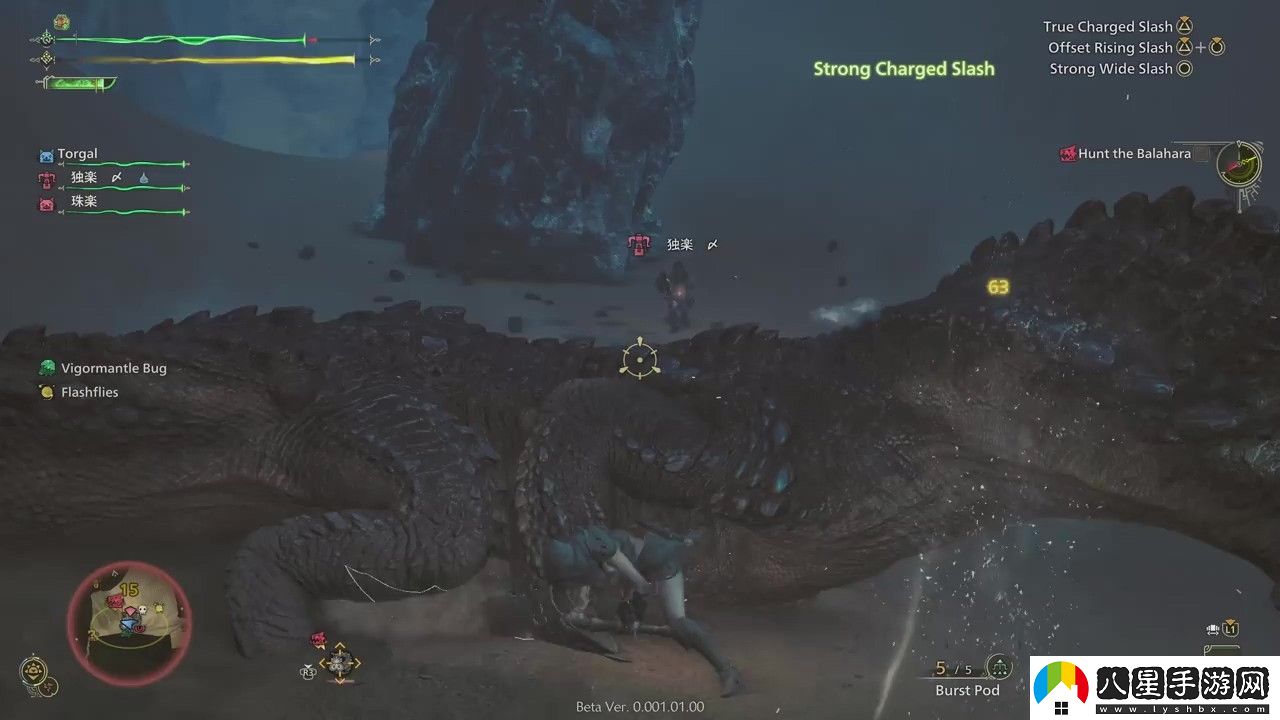
Task: Click the Vigormantle Bug icon
Action: pyautogui.click(x=46, y=367)
